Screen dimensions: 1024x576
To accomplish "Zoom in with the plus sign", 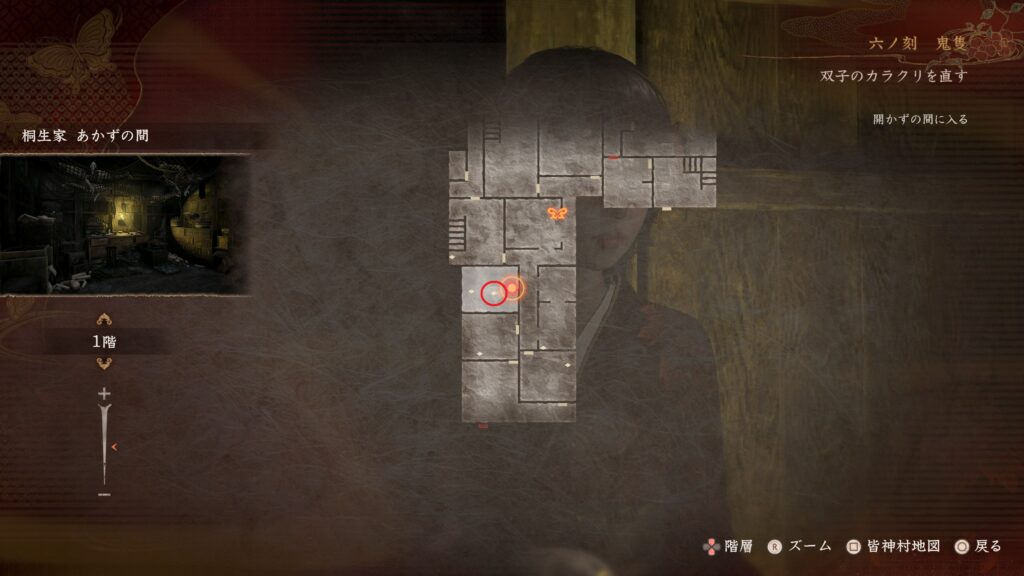I will (x=104, y=395).
